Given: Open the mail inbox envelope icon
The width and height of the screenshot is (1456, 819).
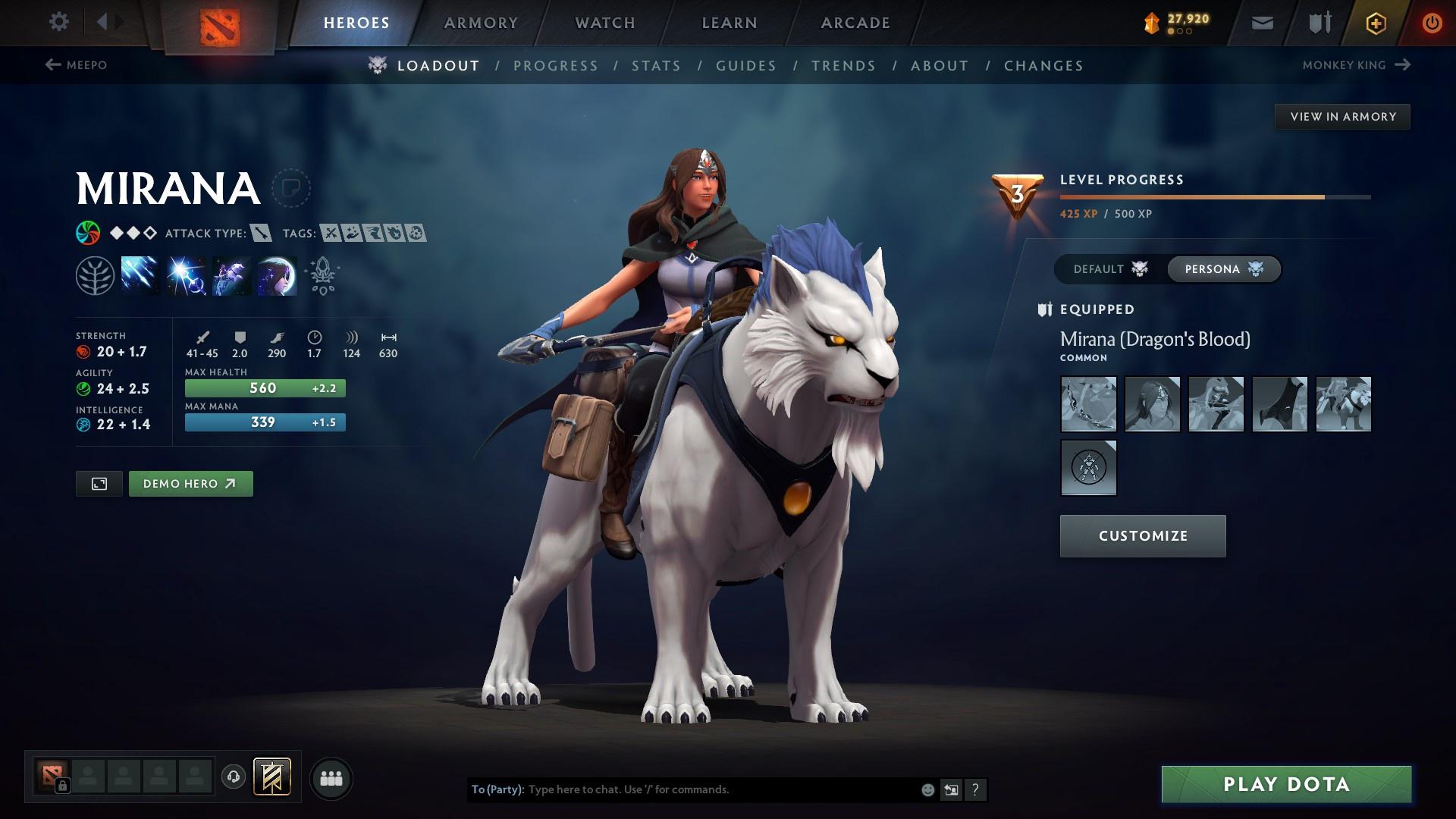Looking at the screenshot, I should coord(1262,23).
